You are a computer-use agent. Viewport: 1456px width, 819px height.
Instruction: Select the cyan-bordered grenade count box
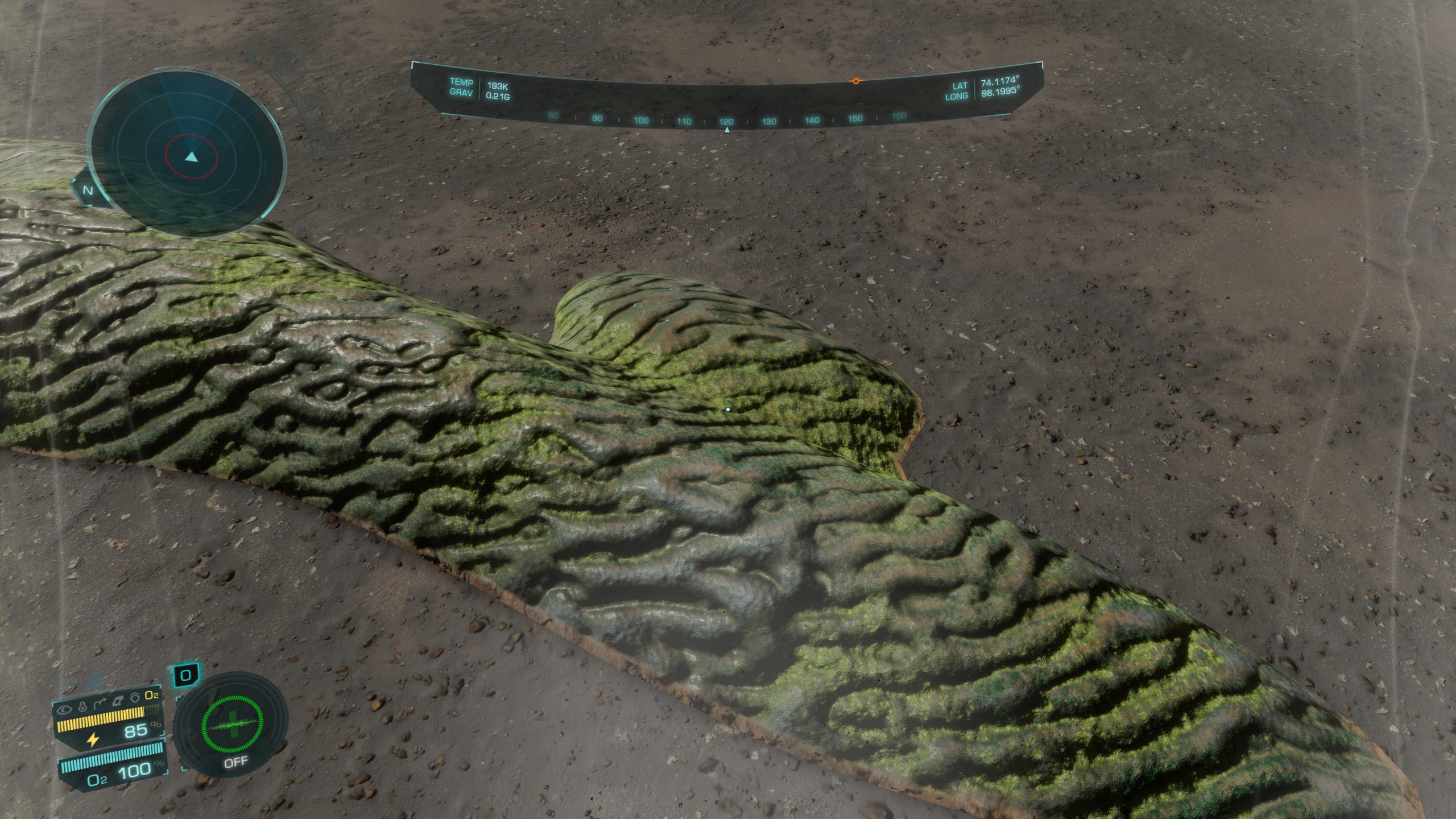[185, 676]
